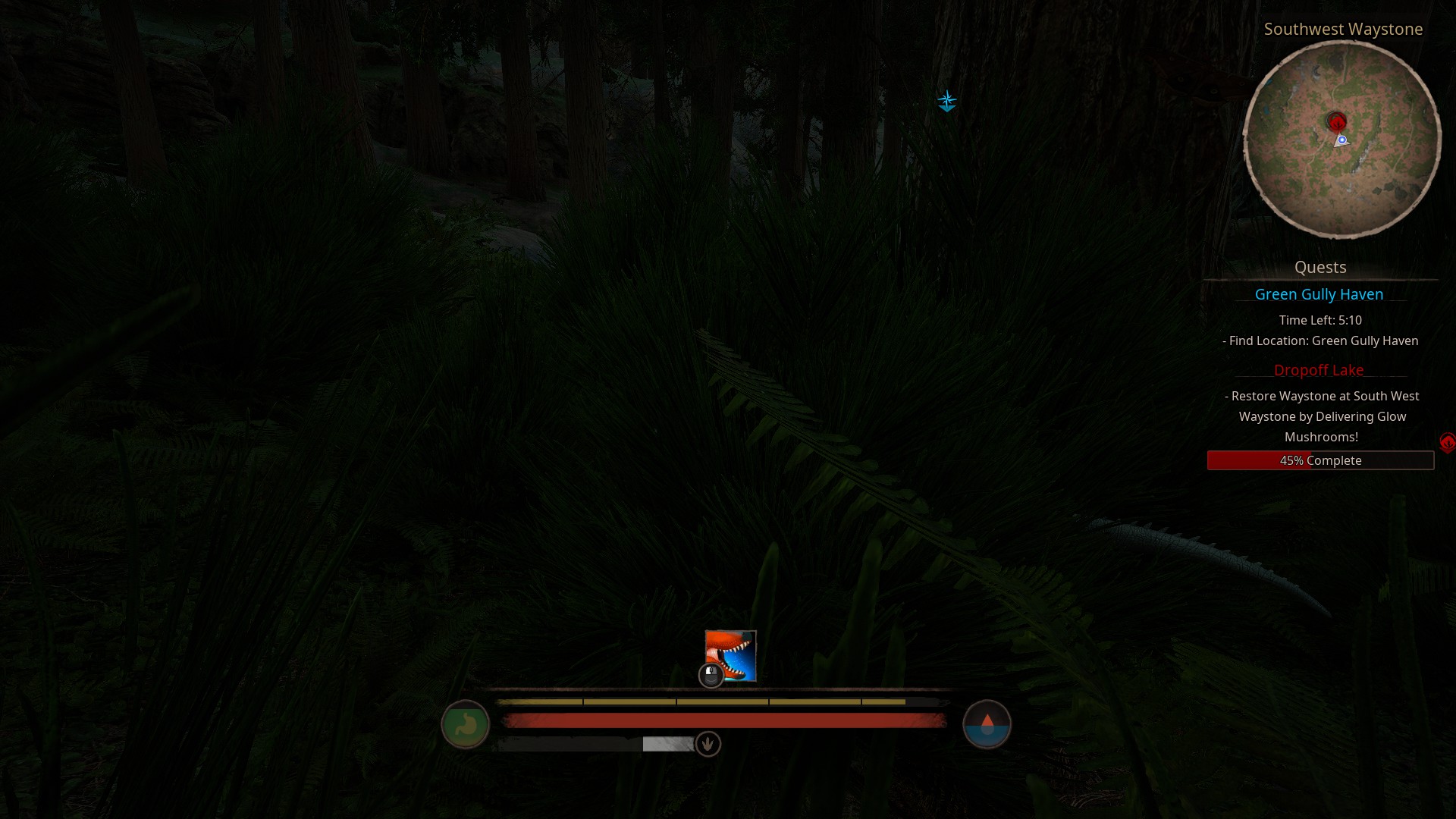Expand the Green Gully Haven quest details
The width and height of the screenshot is (1456, 819).
(1319, 294)
